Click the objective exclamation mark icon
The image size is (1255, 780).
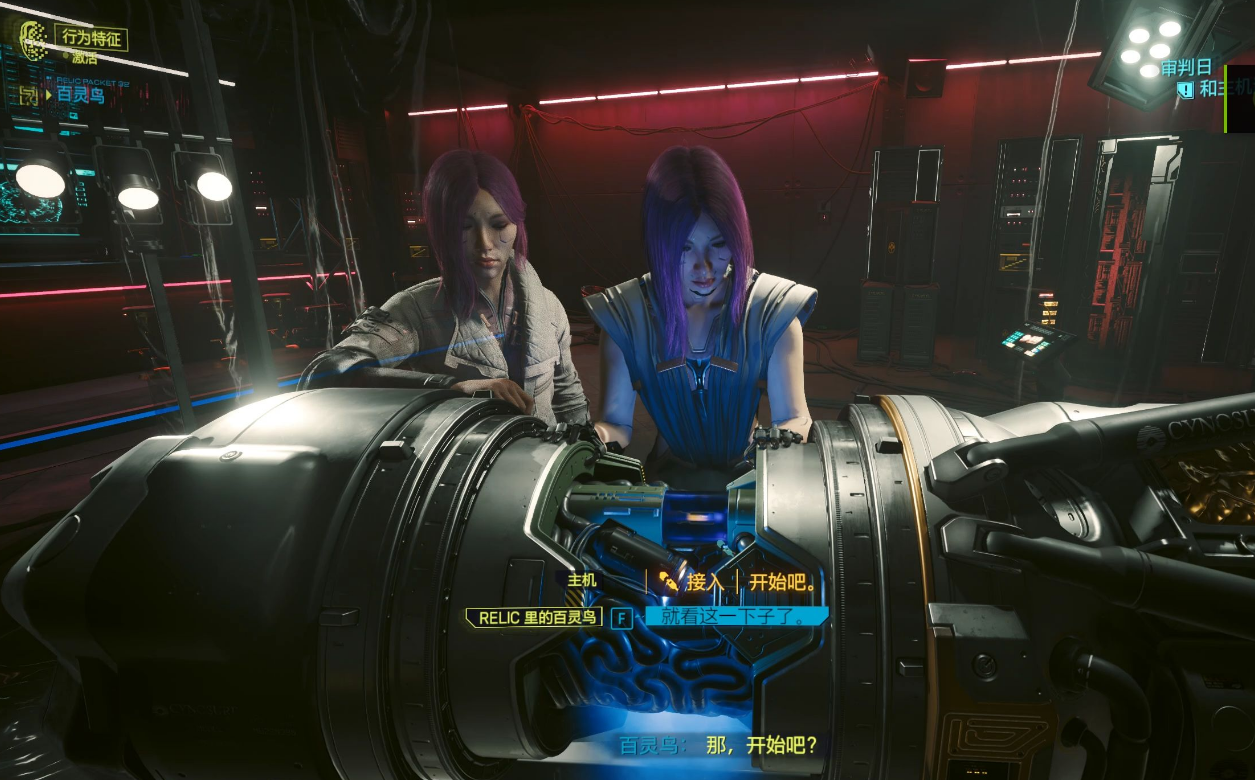pyautogui.click(x=1185, y=90)
